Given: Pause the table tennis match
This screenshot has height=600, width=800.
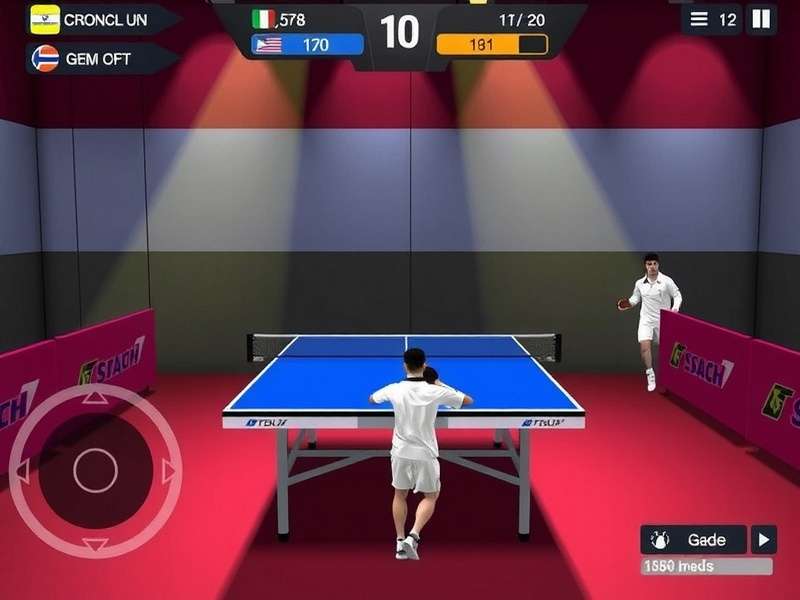Looking at the screenshot, I should click(761, 19).
